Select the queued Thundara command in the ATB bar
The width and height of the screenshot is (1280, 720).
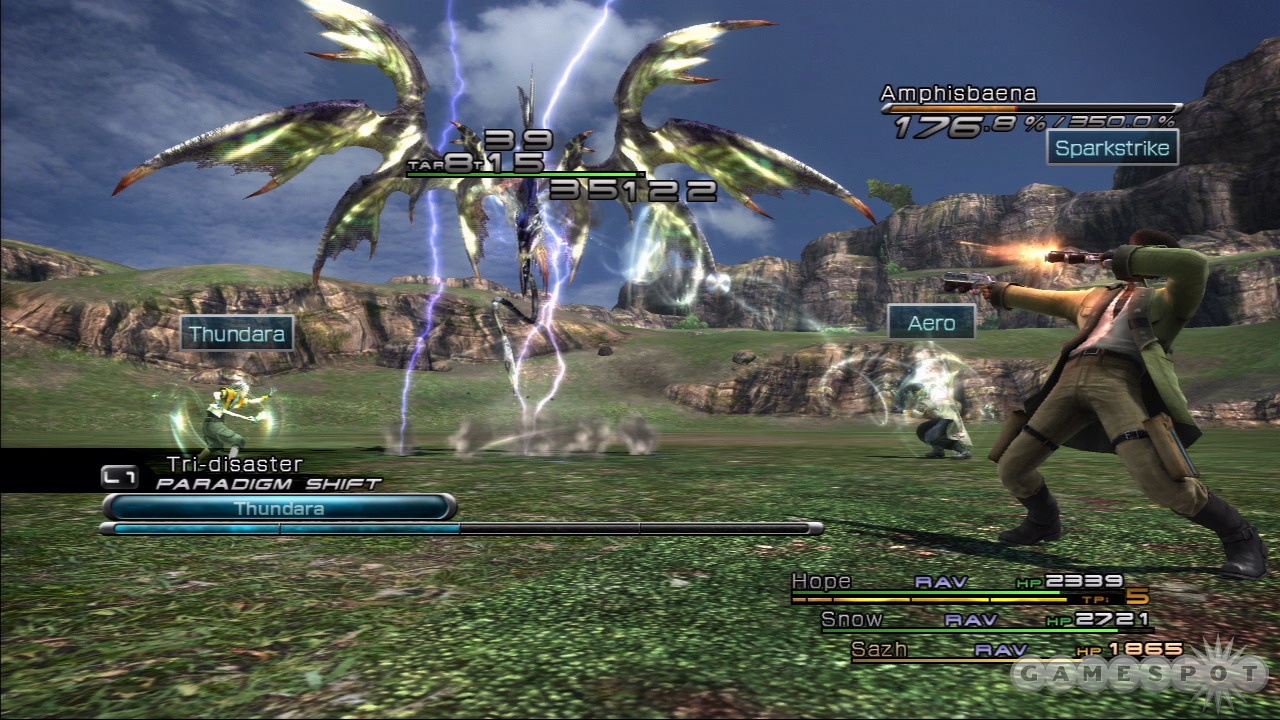pos(278,508)
